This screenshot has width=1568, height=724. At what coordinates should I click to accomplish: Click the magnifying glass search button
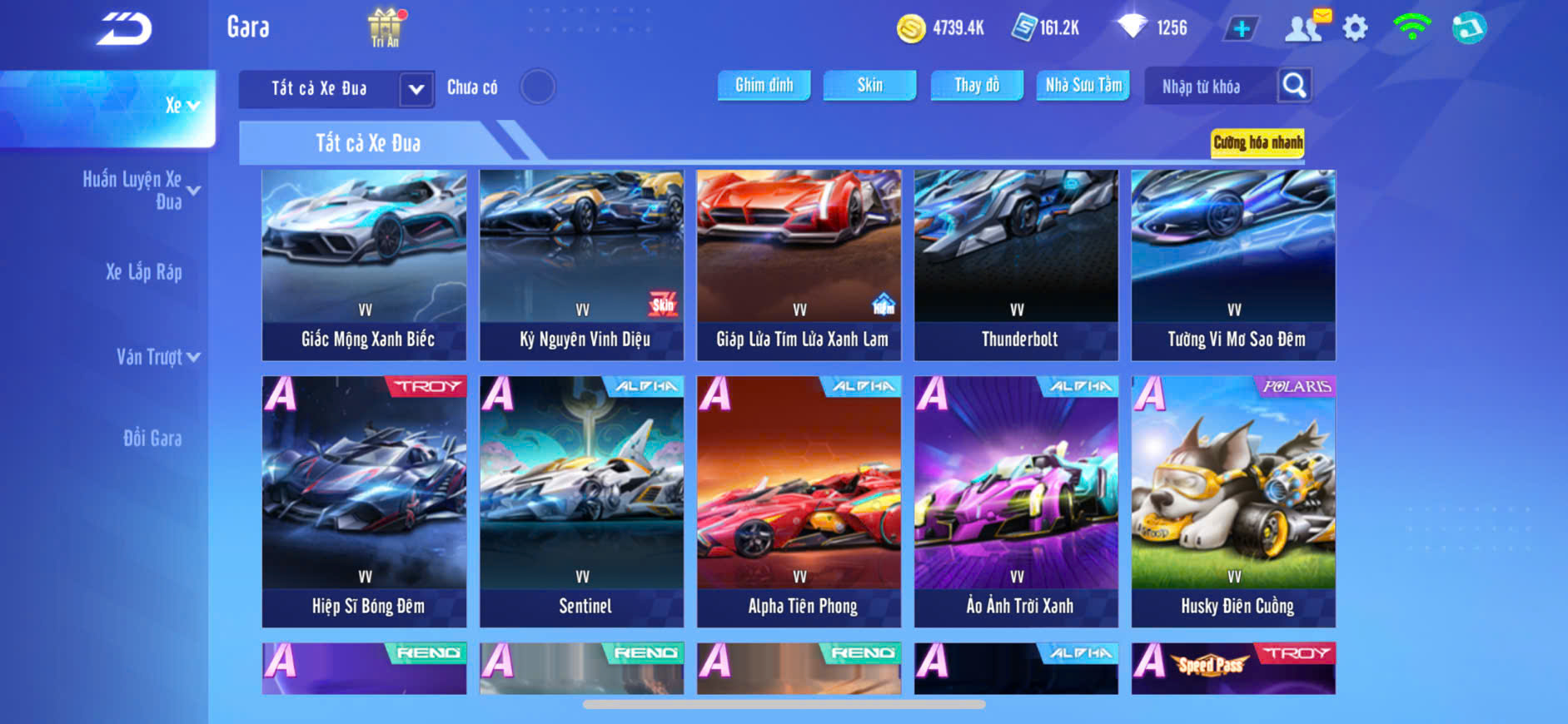pos(1294,86)
